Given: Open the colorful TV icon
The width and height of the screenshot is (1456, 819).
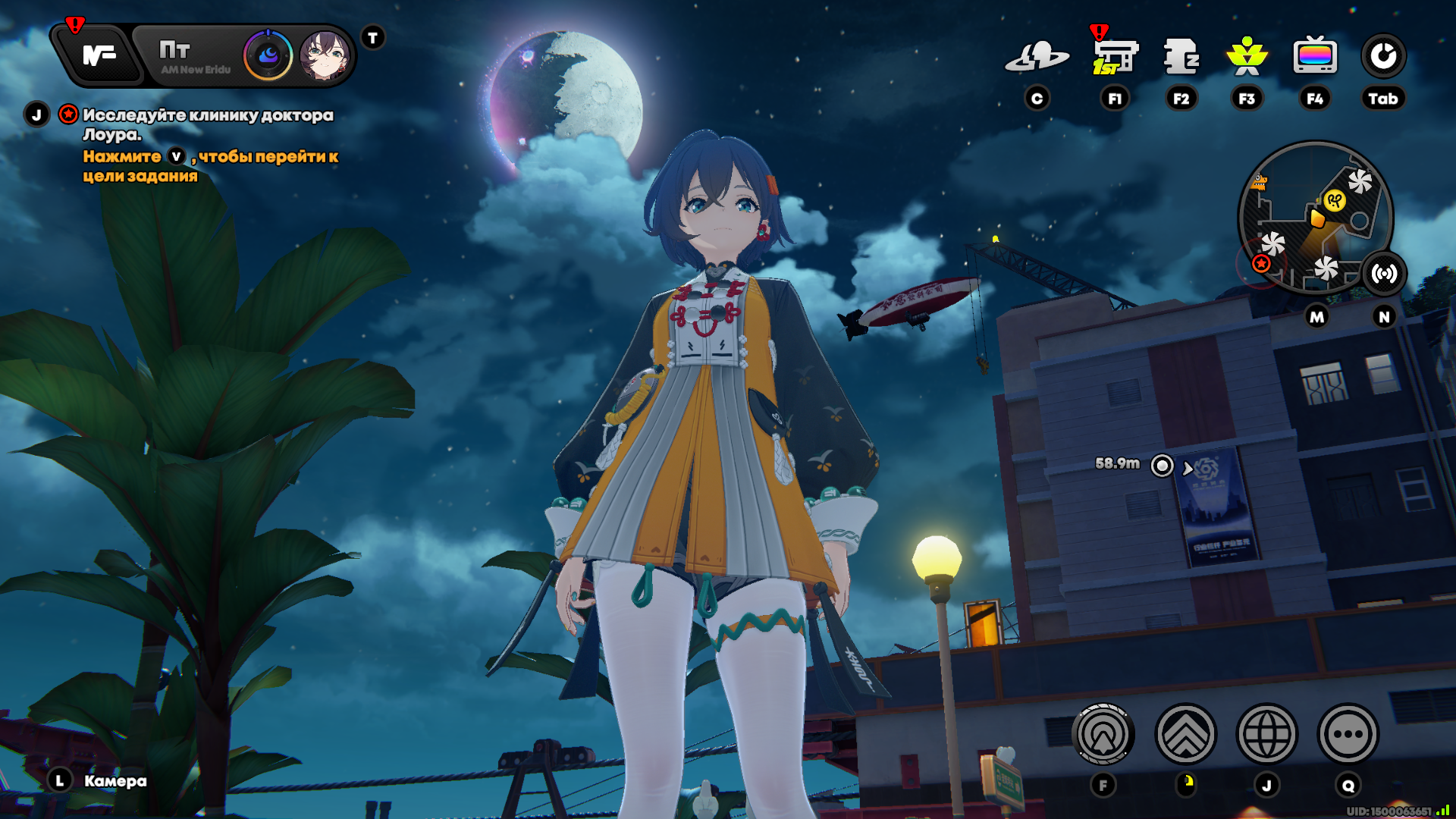Looking at the screenshot, I should point(1314,57).
